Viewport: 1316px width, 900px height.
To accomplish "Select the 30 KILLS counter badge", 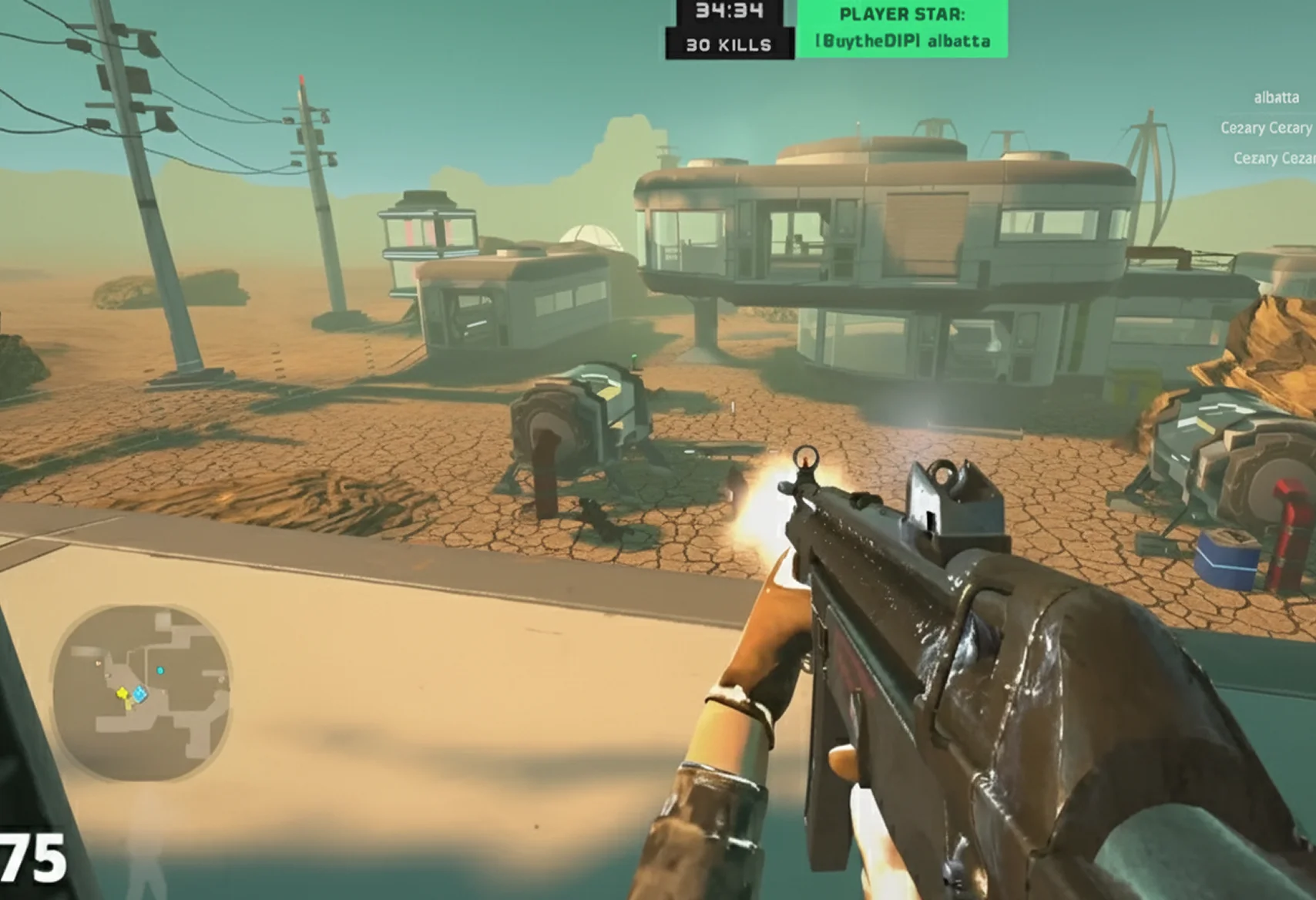I will [x=729, y=46].
